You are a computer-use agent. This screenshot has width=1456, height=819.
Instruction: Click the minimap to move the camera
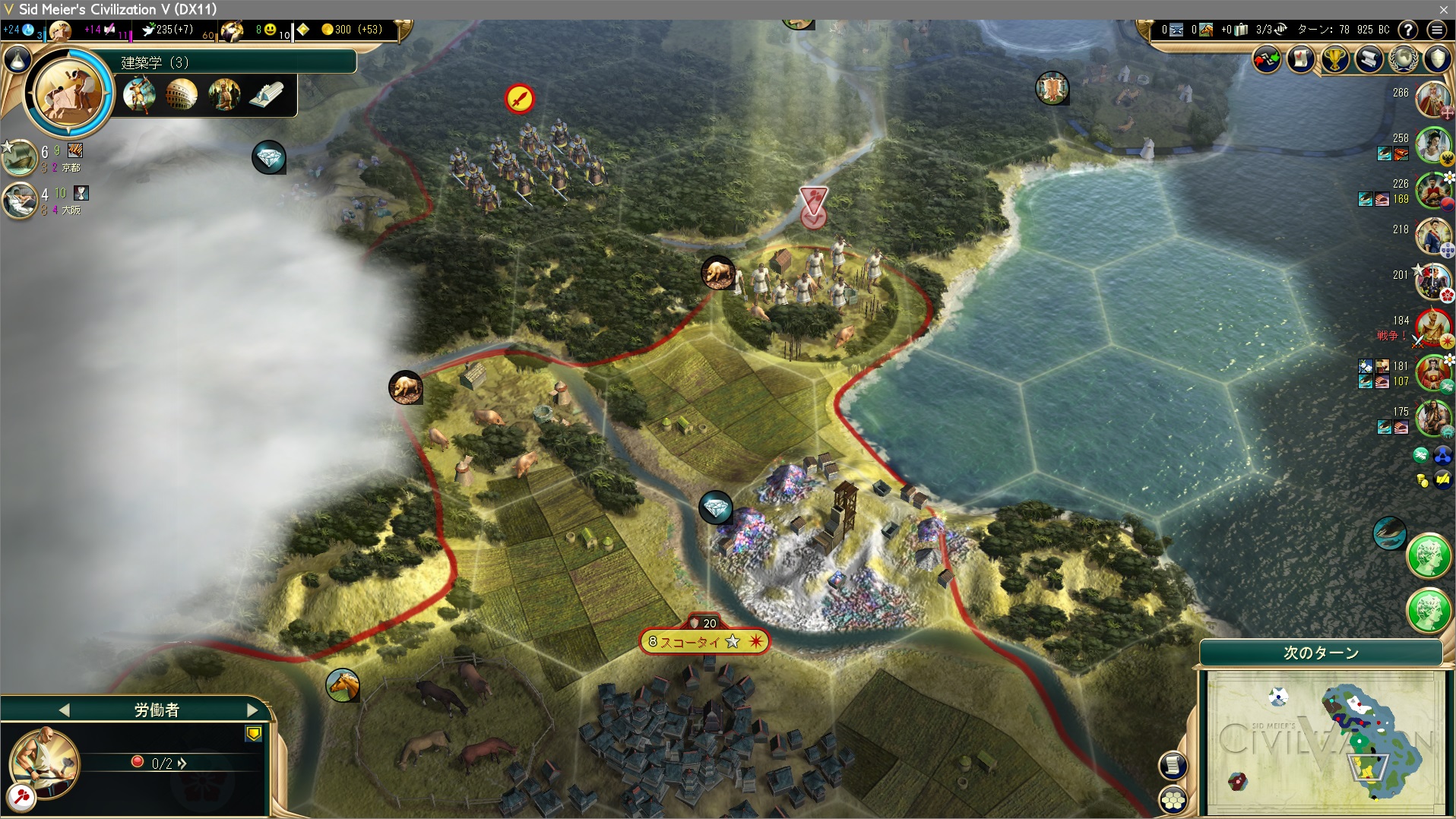pos(1325,741)
